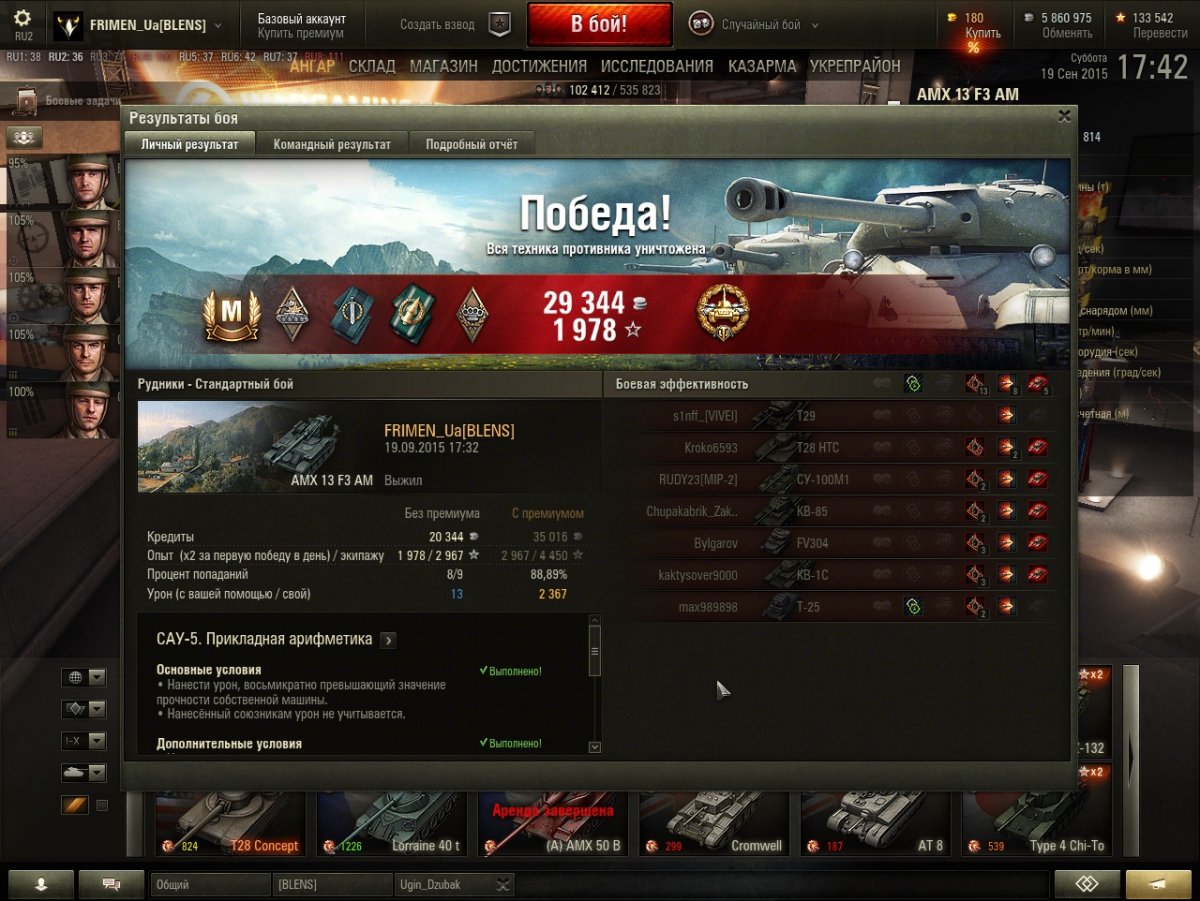Open the Подробный отчёт tab
1200x901 pixels.
[x=472, y=144]
